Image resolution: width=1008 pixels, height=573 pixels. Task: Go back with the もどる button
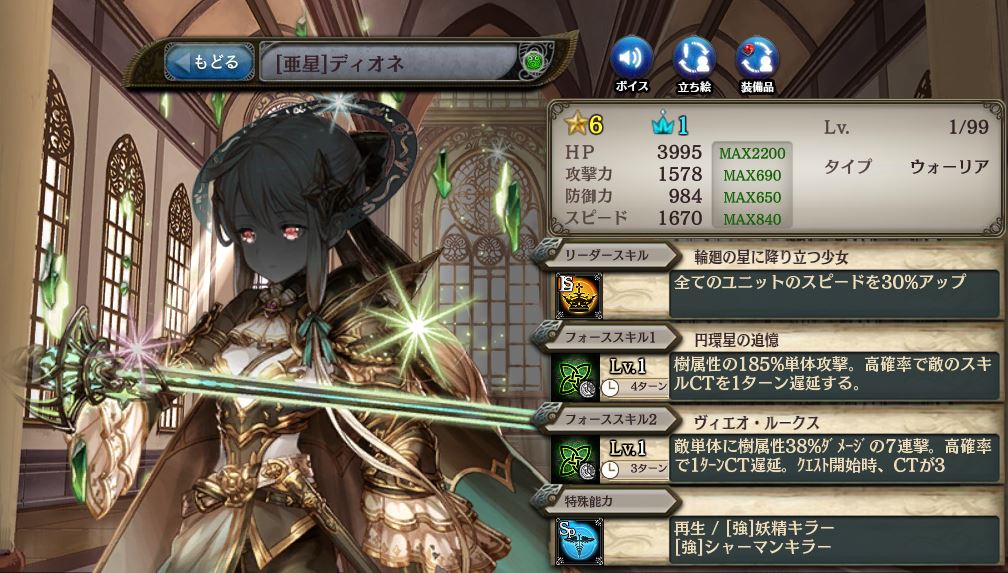[208, 63]
